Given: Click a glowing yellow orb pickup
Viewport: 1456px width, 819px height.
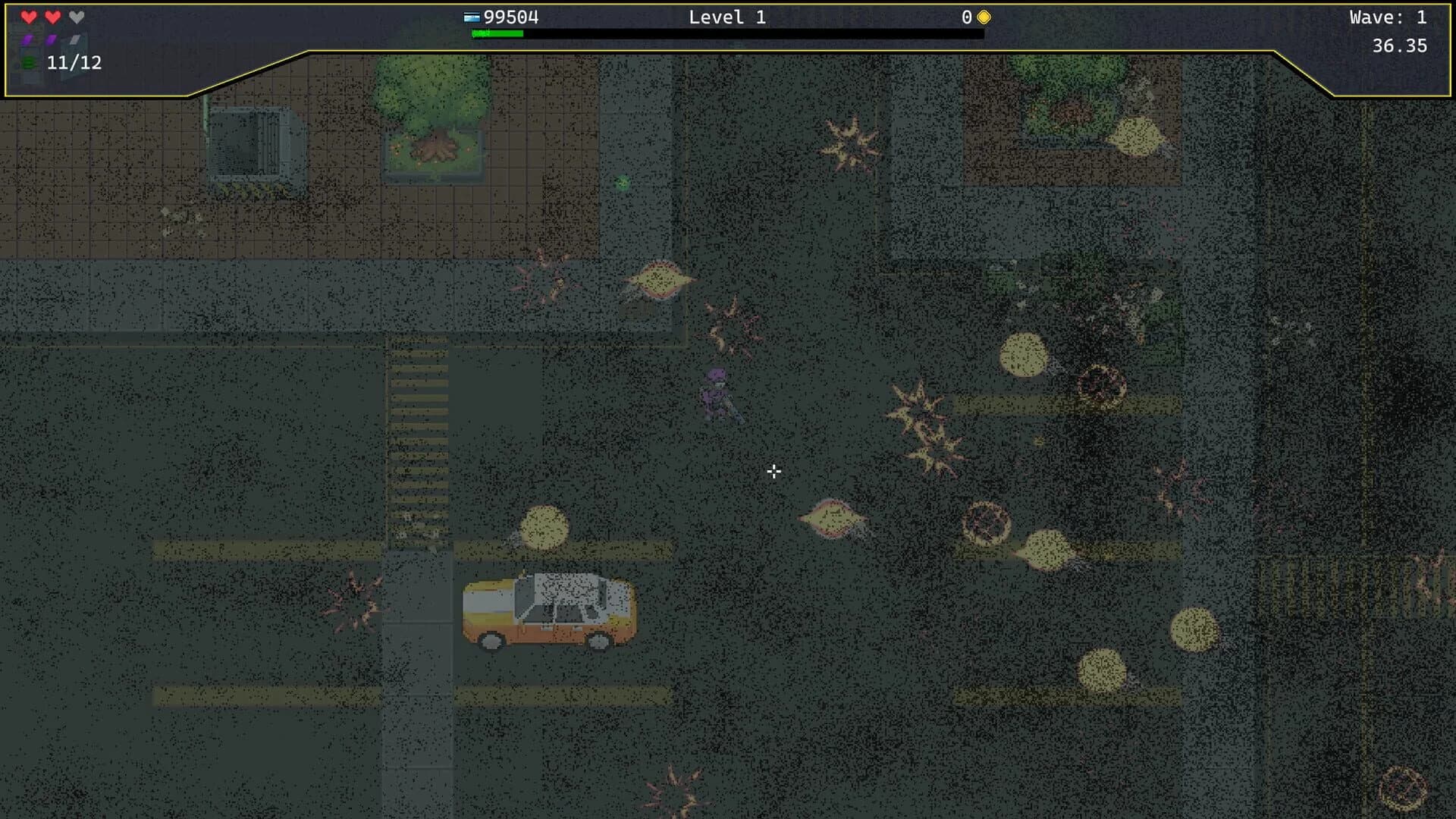Looking at the screenshot, I should coord(1024,355).
